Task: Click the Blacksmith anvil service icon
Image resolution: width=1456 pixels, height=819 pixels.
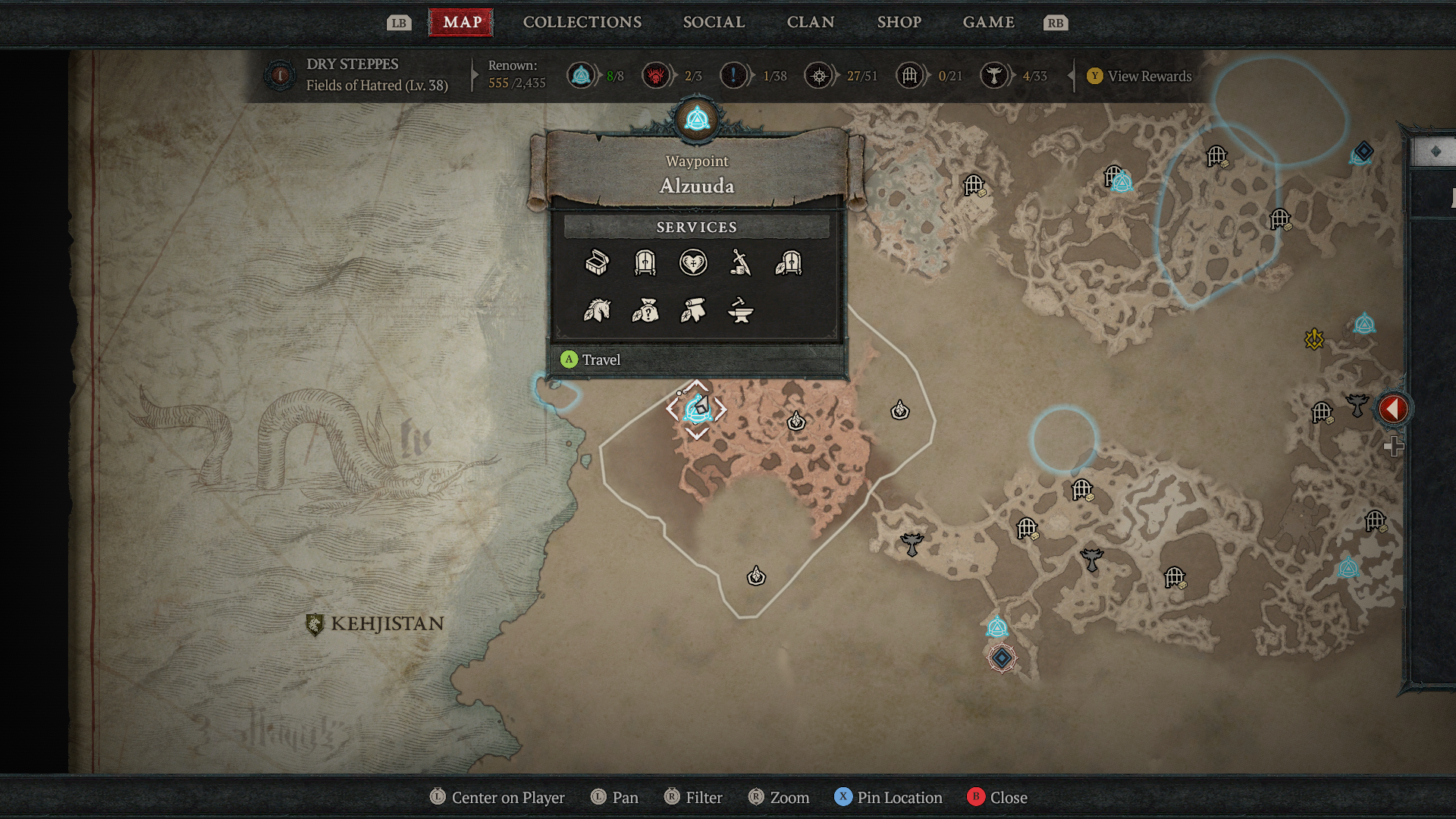Action: point(741,312)
